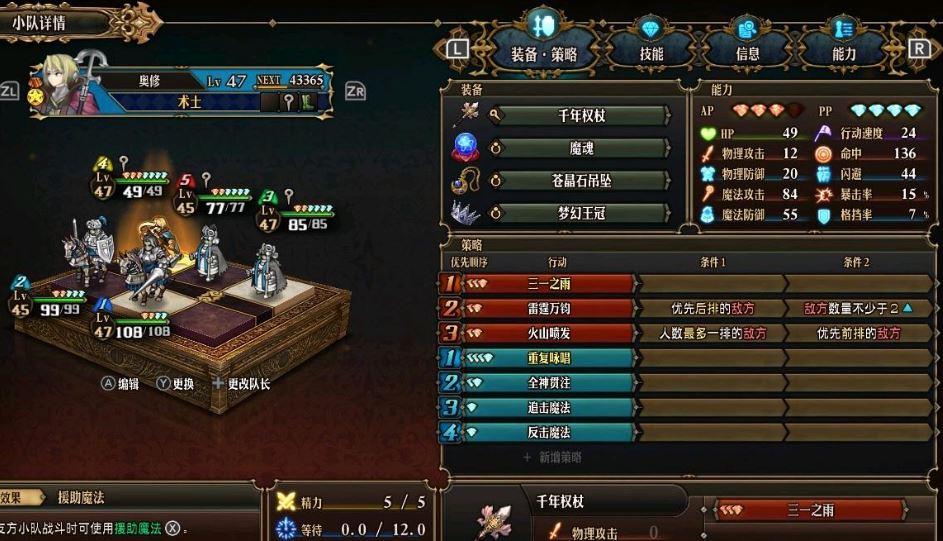Open the 梦幻王冠 equipment slot
Viewport: 943px width, 541px height.
click(x=580, y=213)
